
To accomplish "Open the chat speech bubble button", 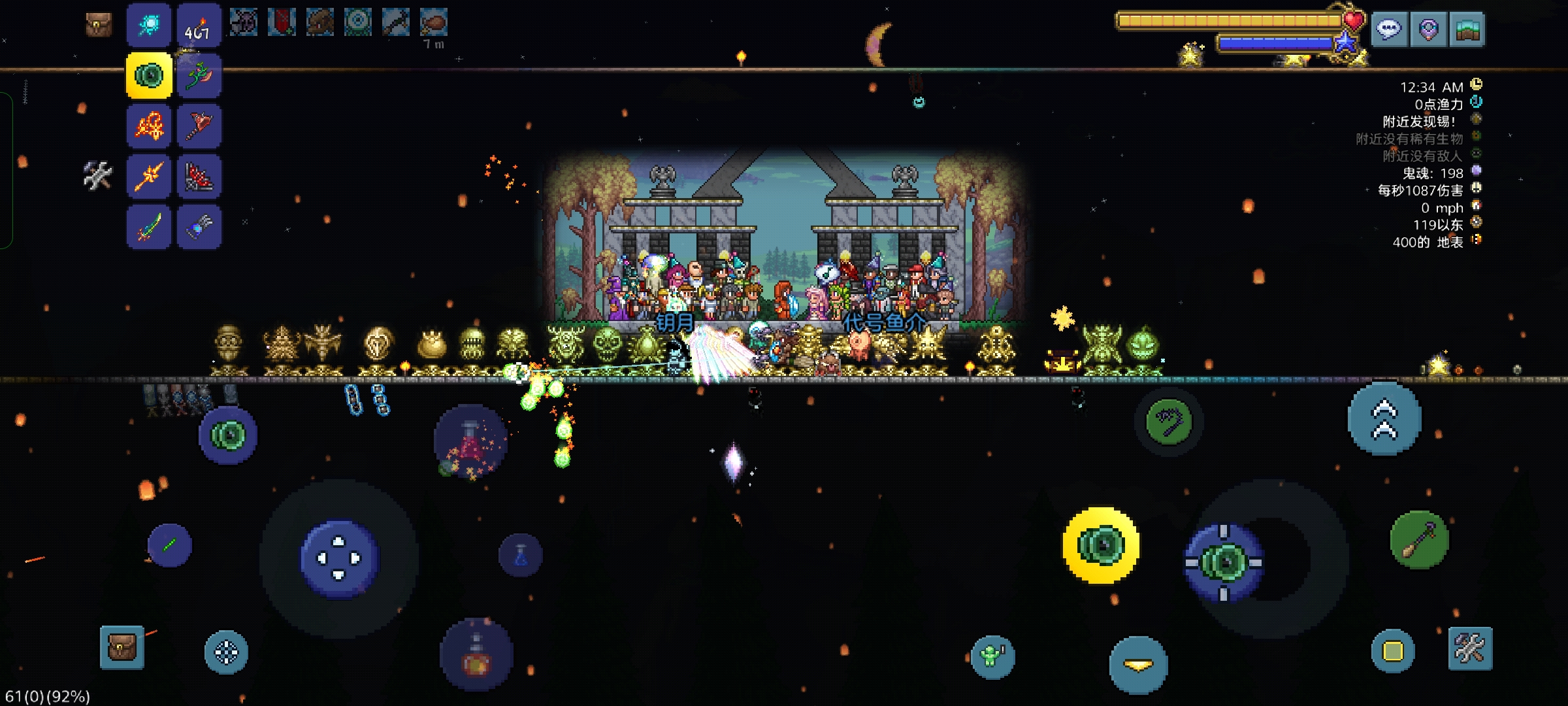I will tap(1389, 29).
